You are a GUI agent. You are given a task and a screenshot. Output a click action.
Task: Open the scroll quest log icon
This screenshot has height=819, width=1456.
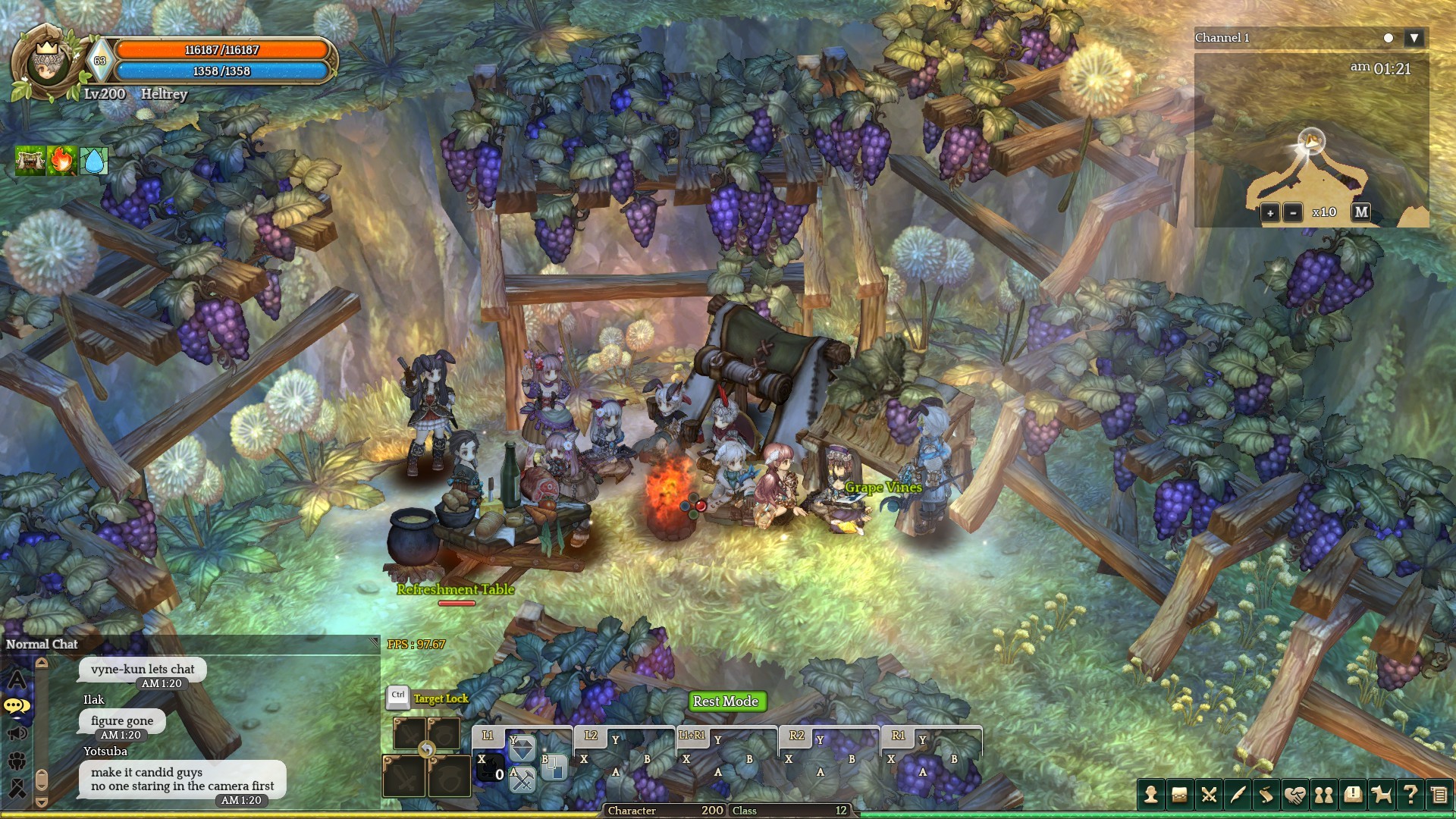pyautogui.click(x=1266, y=794)
